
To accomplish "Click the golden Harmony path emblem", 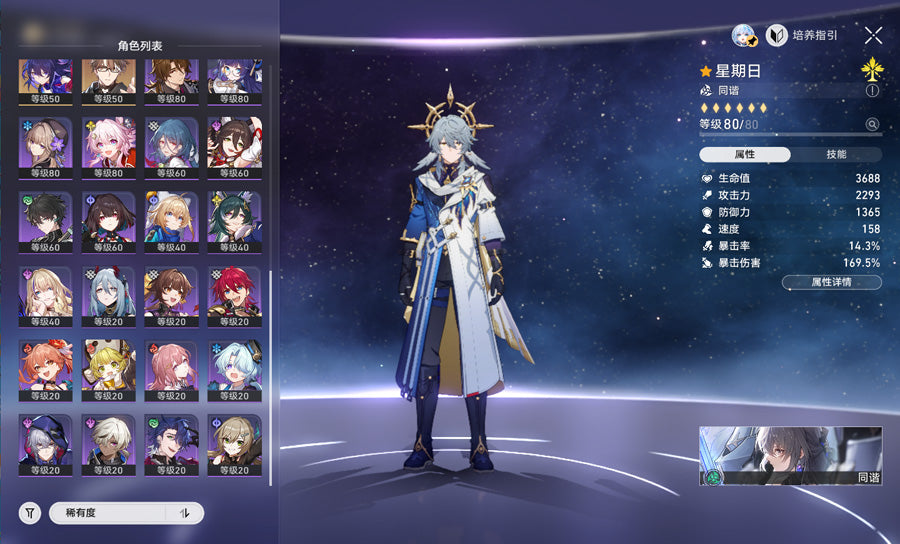I will (872, 69).
